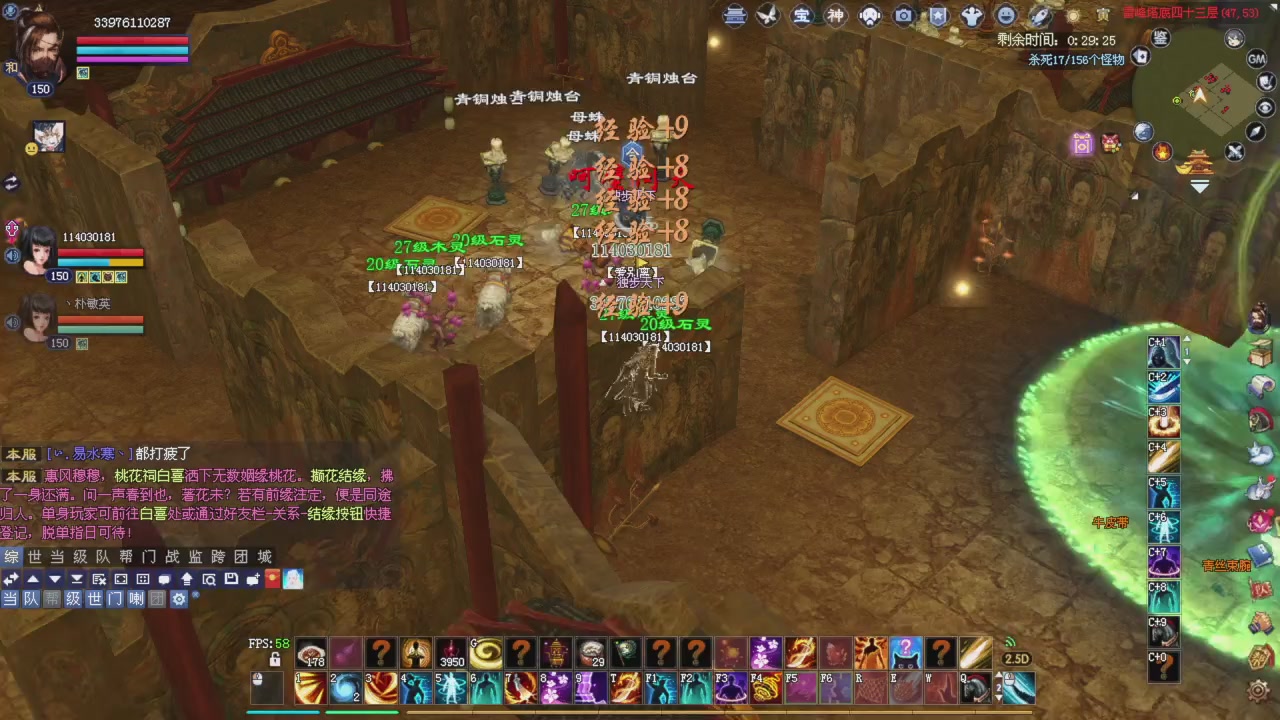Open the emotes smiley icon in top bar
Screen dimensions: 1280x720
click(1005, 15)
